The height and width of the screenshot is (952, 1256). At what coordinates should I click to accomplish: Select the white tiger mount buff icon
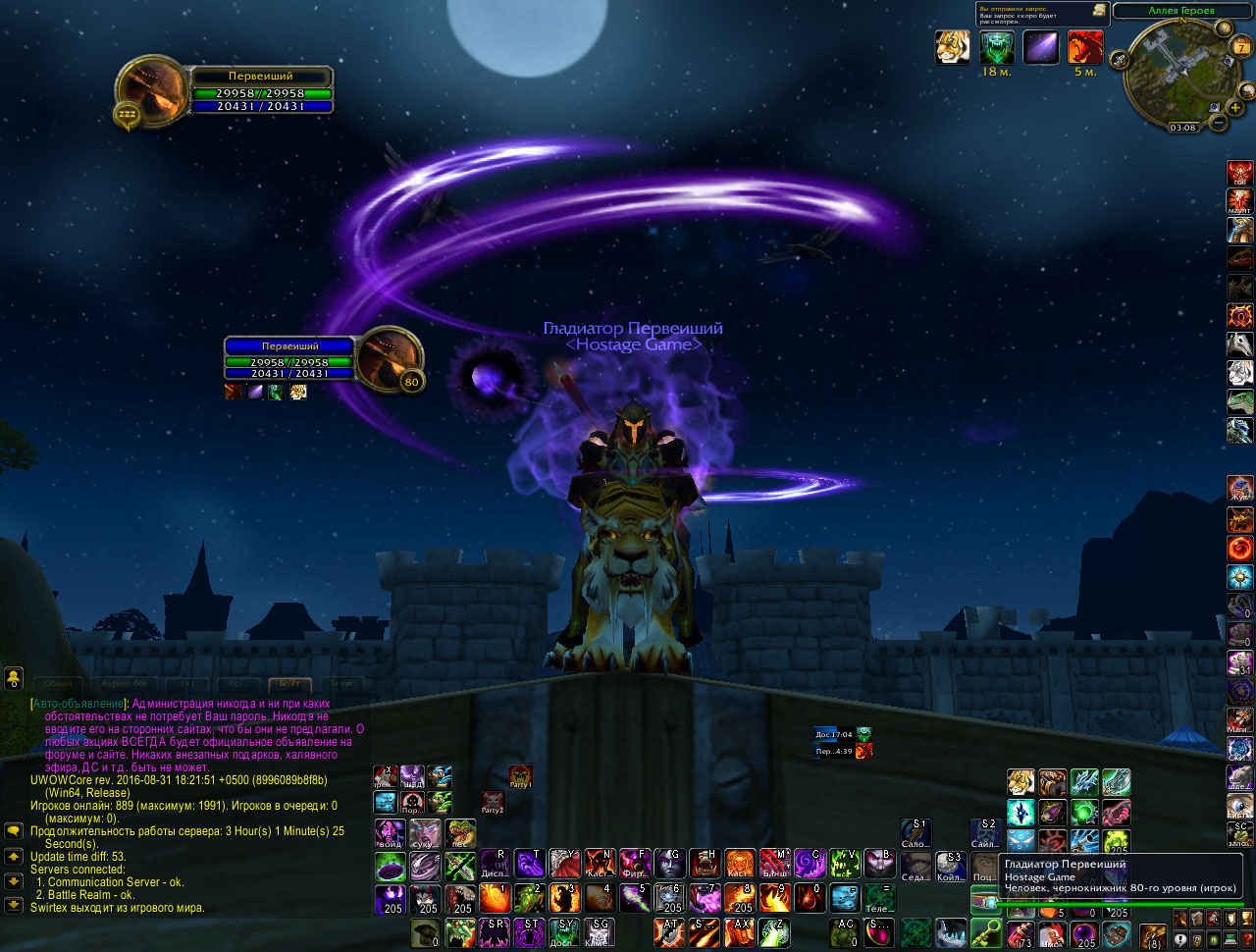pos(953,47)
